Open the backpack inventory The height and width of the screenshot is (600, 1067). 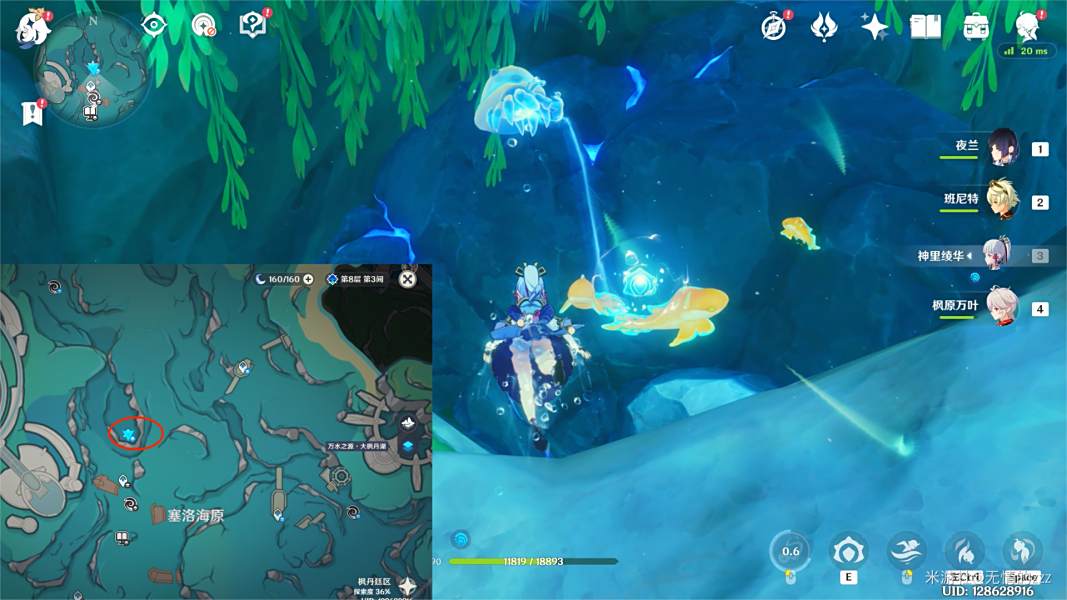coord(976,26)
